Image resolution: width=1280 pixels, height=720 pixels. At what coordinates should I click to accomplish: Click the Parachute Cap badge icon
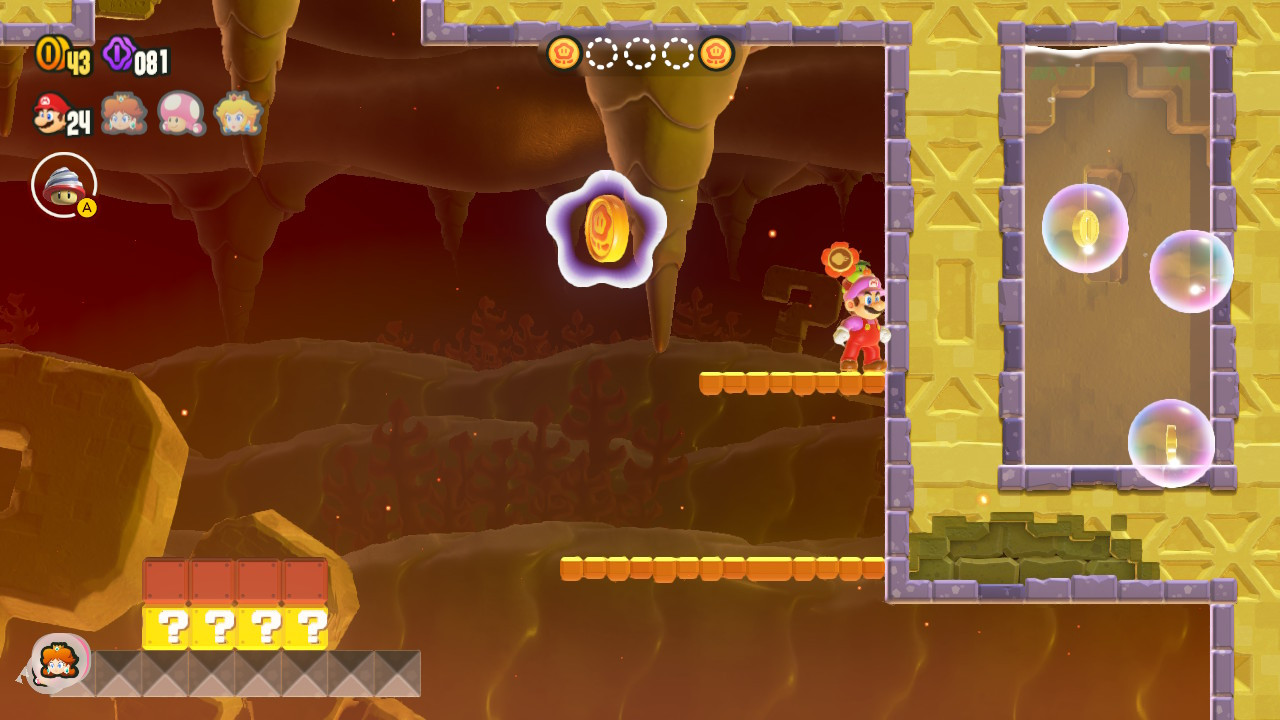[x=62, y=184]
